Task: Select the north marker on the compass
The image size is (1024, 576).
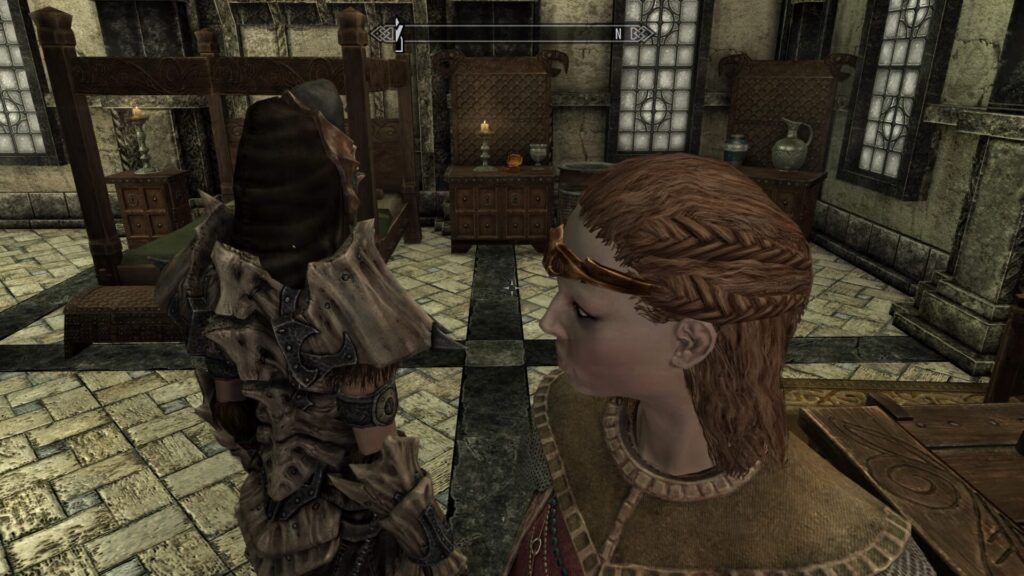Action: point(618,33)
